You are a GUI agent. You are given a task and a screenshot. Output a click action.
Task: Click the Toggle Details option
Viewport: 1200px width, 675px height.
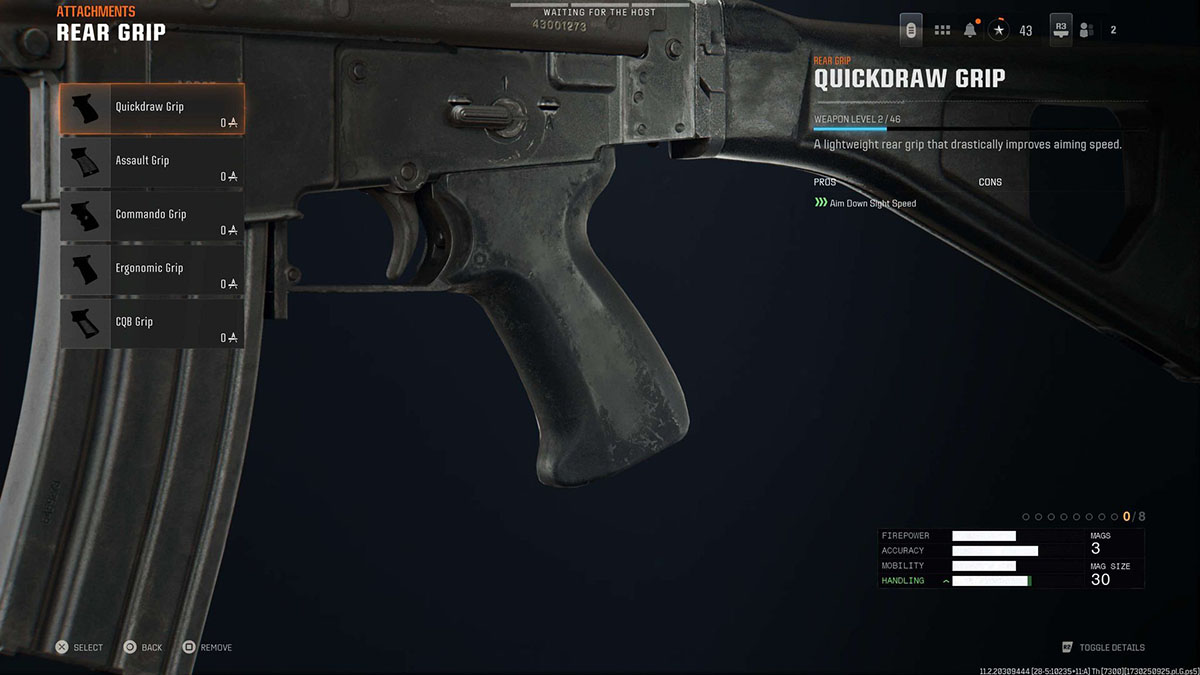point(1103,647)
